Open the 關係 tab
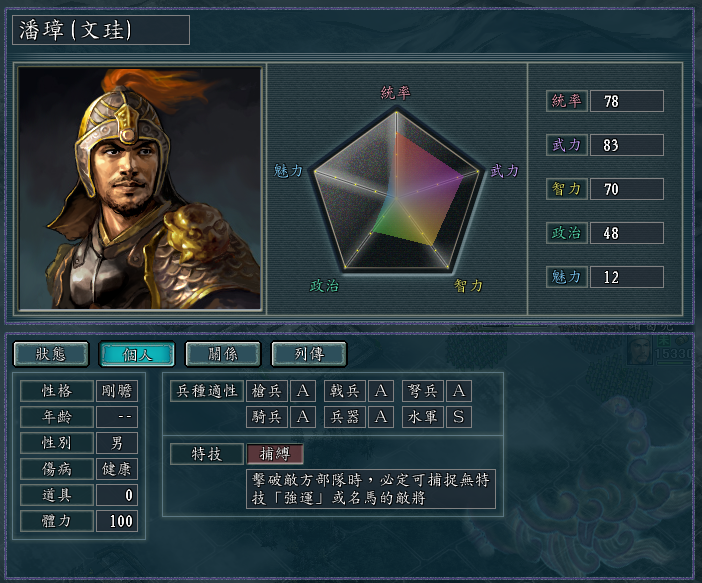702x583 pixels. [223, 354]
